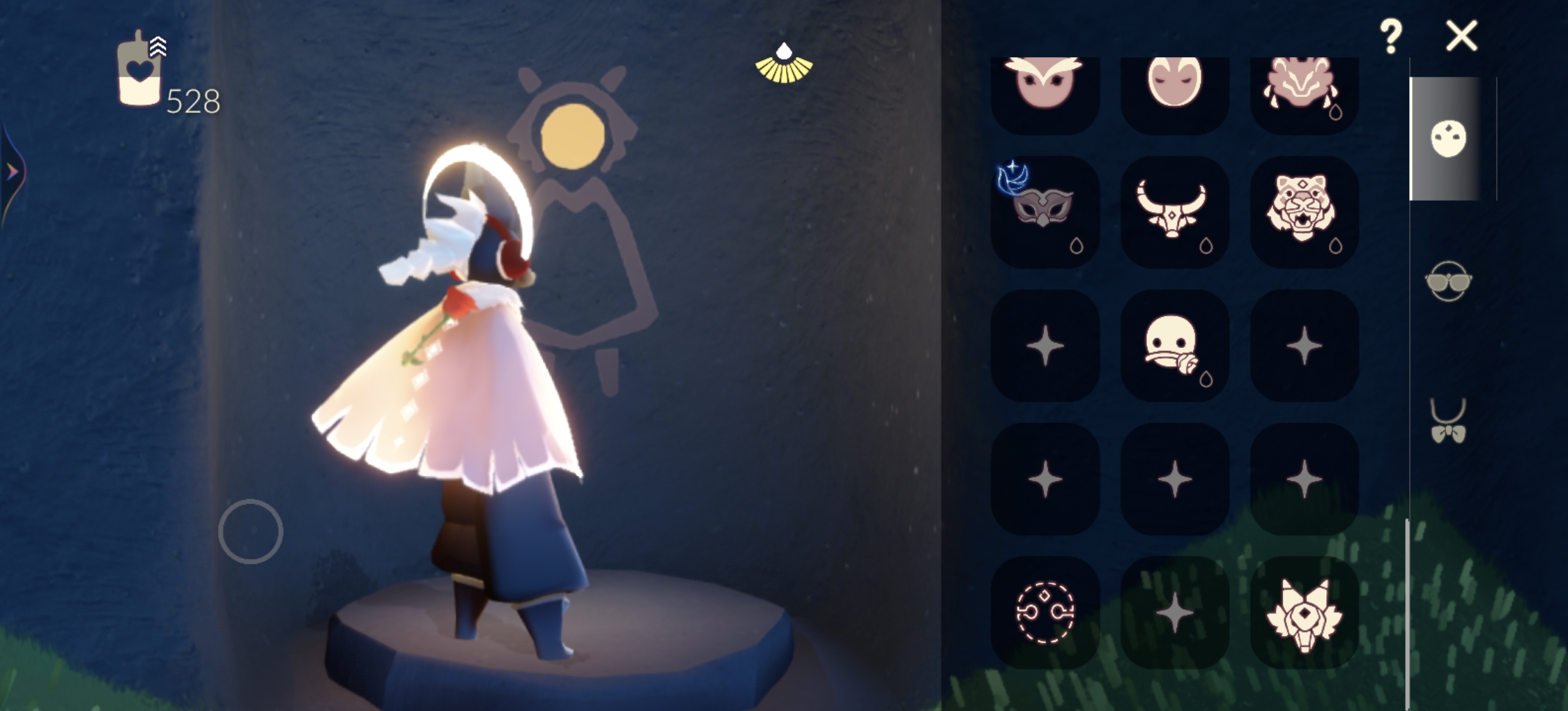Equip the roaring tiger mask
The width and height of the screenshot is (1568, 711).
1303,210
